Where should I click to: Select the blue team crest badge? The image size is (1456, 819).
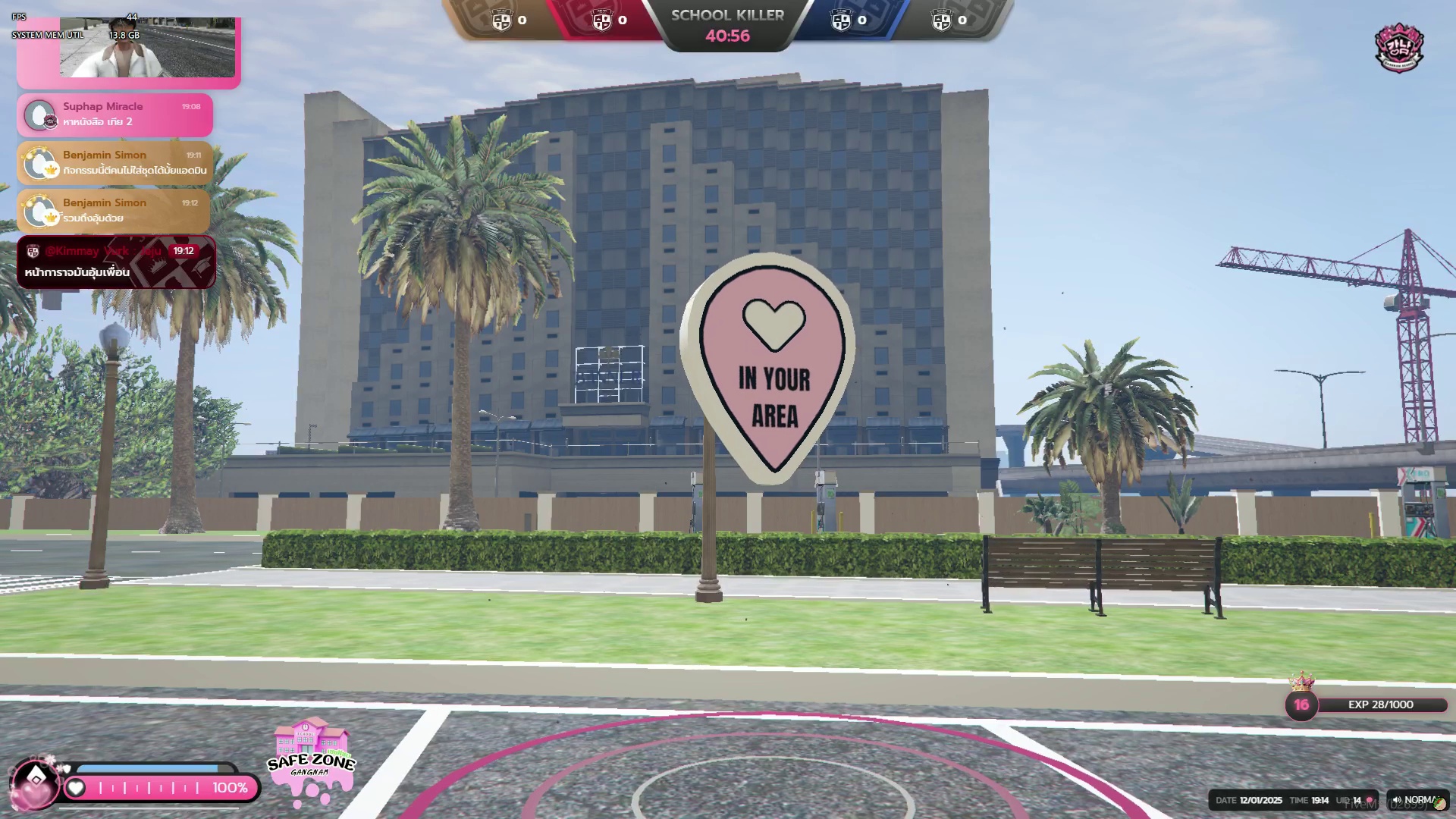click(x=841, y=20)
